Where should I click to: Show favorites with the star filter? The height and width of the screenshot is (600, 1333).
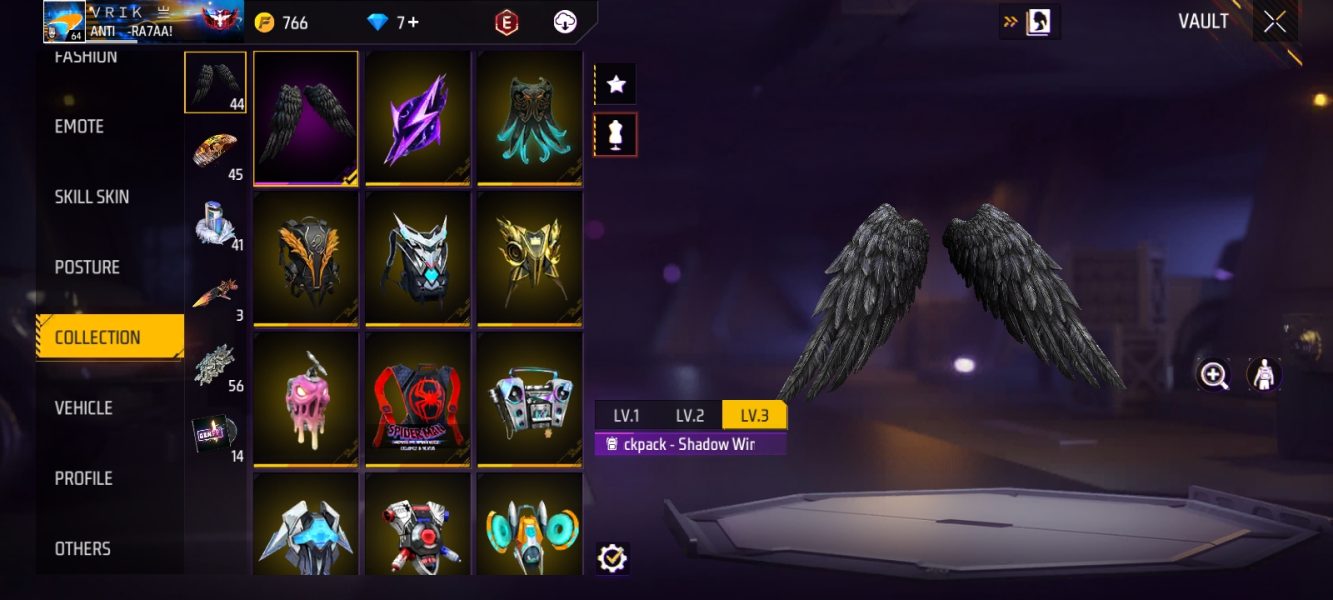click(x=616, y=85)
